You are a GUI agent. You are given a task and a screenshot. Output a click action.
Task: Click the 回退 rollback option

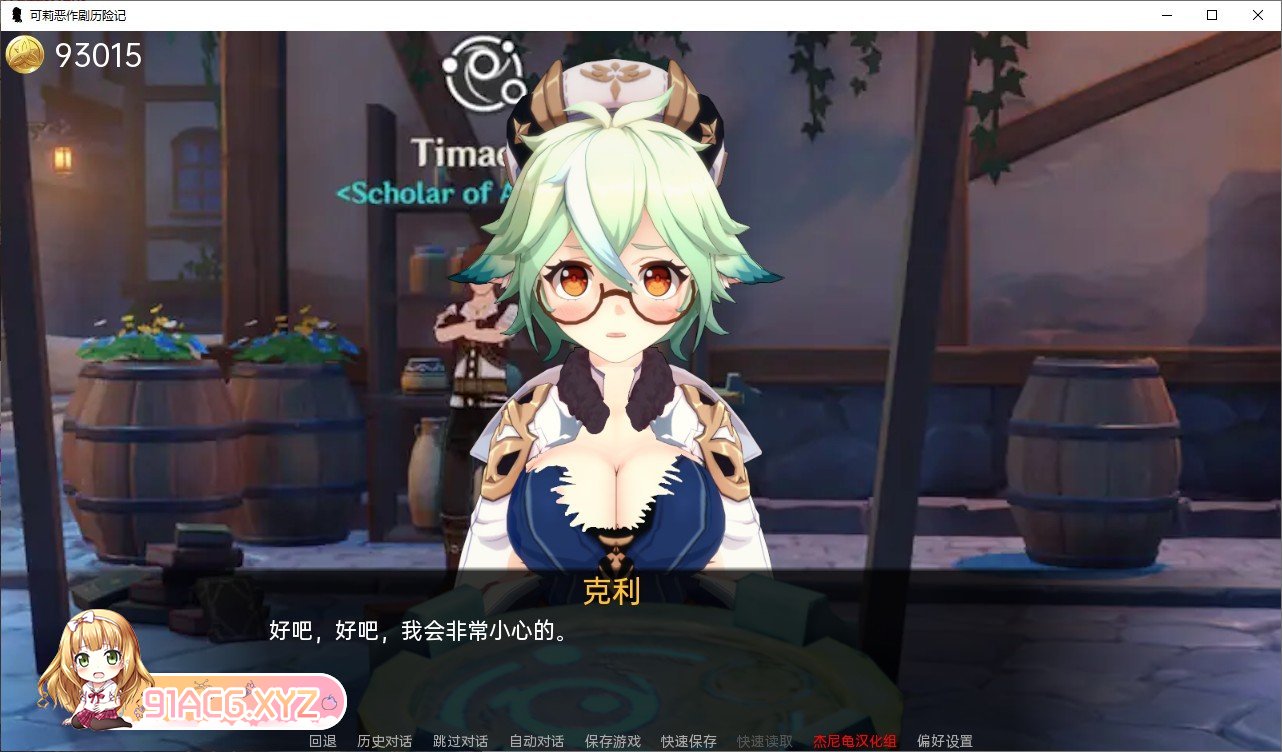click(322, 742)
